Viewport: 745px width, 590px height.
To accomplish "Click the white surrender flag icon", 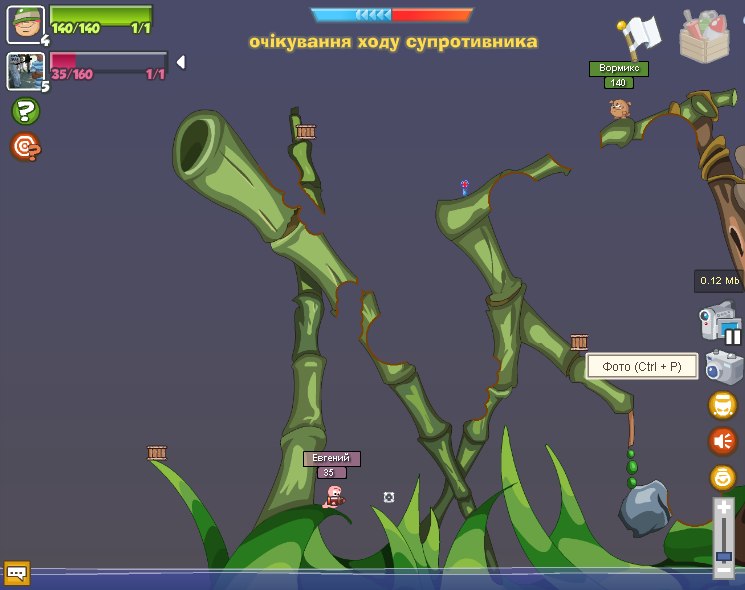I will (x=636, y=36).
